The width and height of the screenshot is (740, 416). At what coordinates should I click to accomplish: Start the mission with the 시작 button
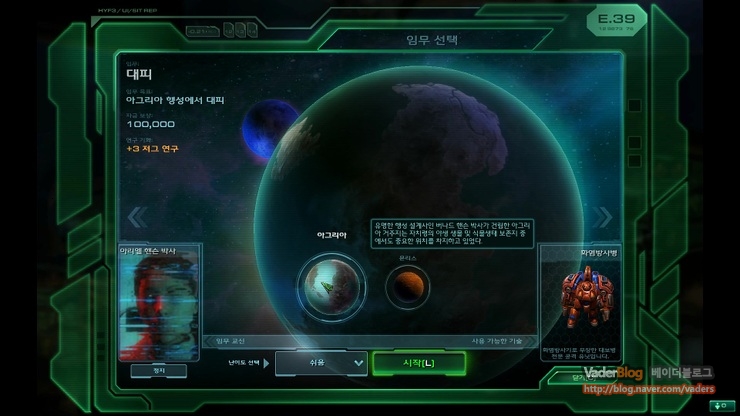pyautogui.click(x=417, y=362)
